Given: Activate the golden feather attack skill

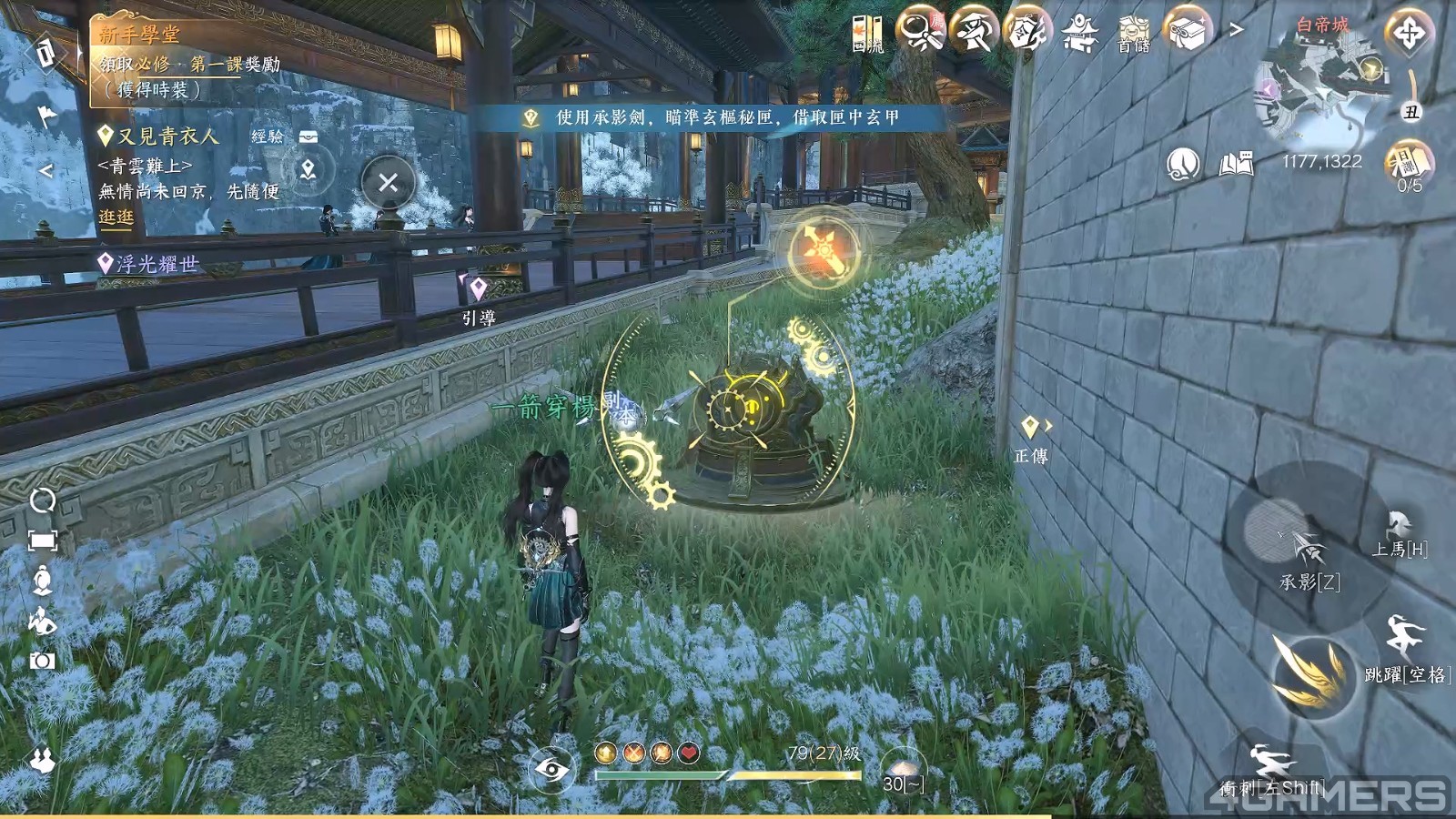Looking at the screenshot, I should click(x=1311, y=673).
